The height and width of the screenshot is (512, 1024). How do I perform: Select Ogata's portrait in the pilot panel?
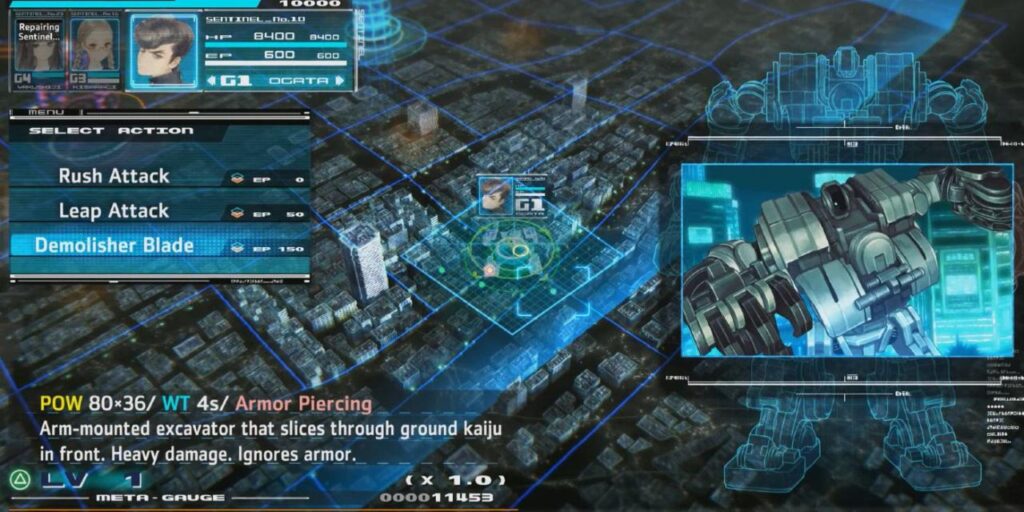(x=163, y=50)
